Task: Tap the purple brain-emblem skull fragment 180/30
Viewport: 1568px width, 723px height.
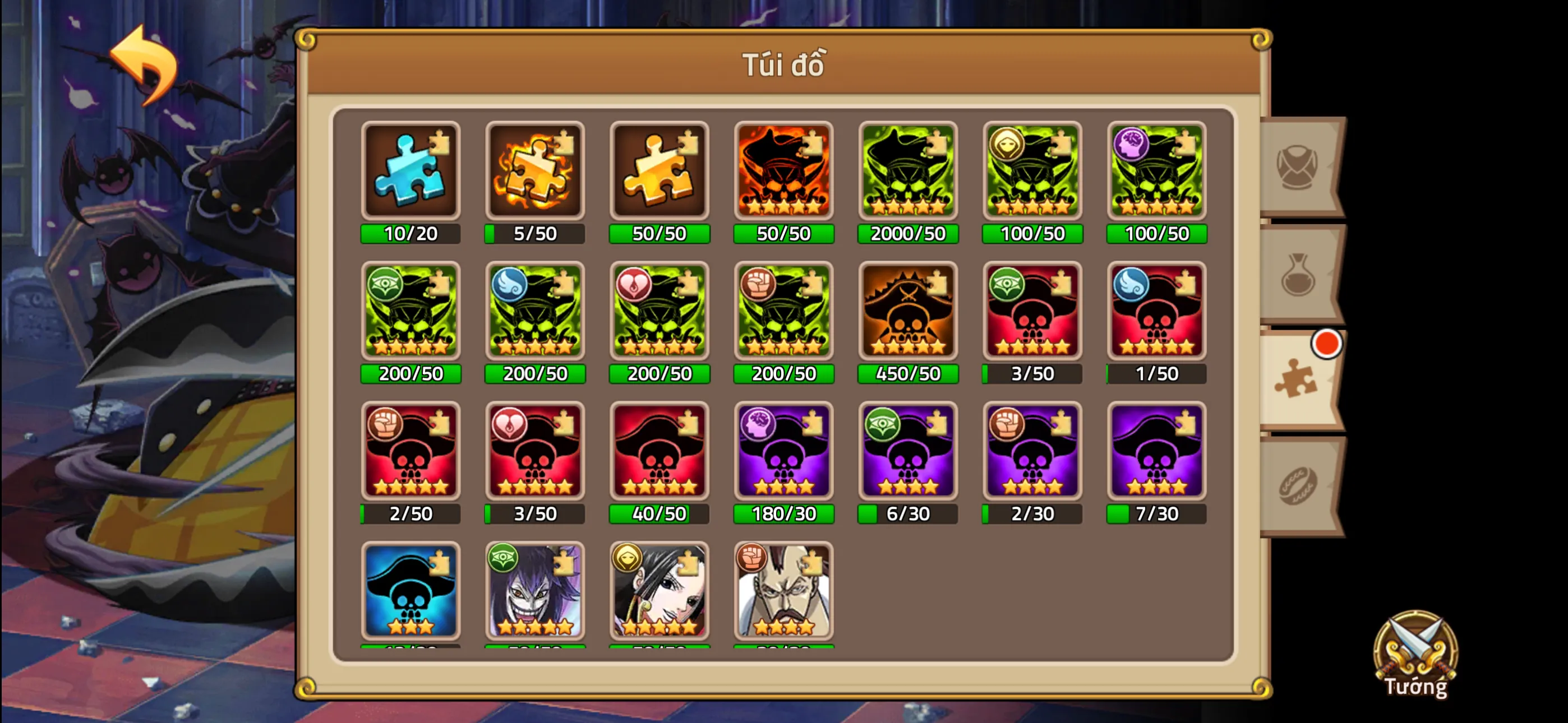Action: 783,452
